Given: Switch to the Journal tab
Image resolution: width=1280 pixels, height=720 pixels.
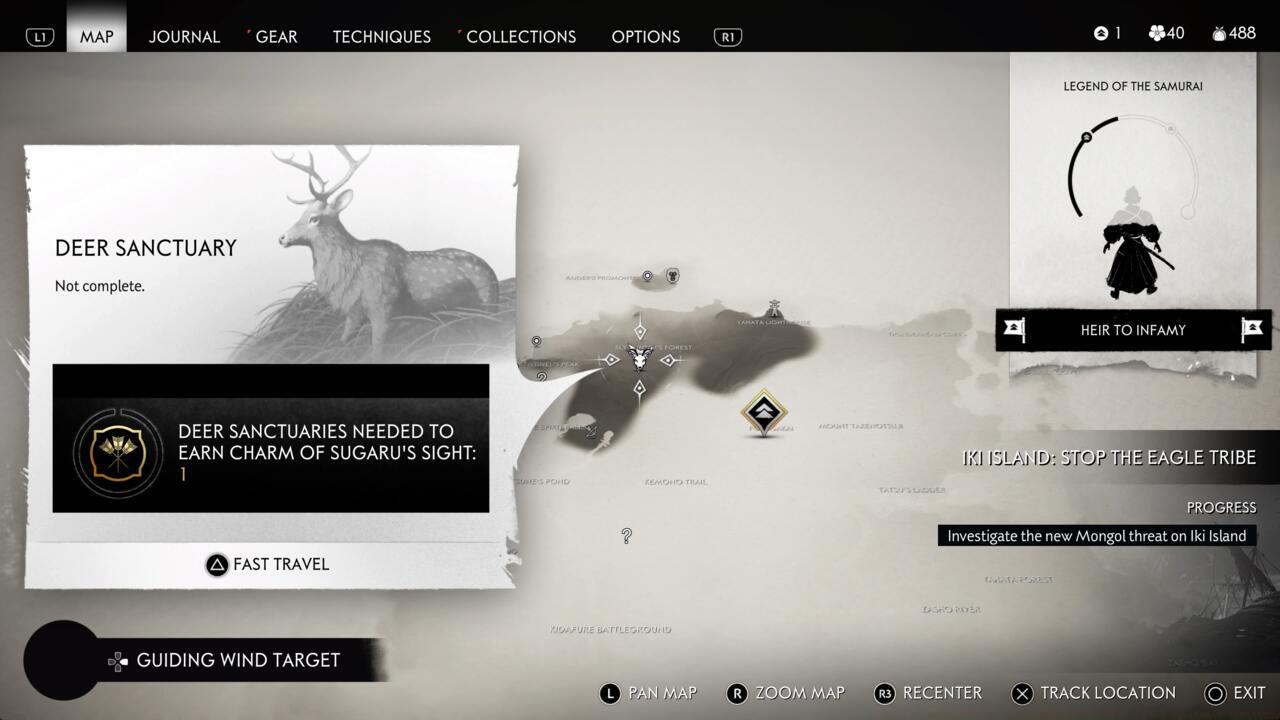Looking at the screenshot, I should pos(184,36).
